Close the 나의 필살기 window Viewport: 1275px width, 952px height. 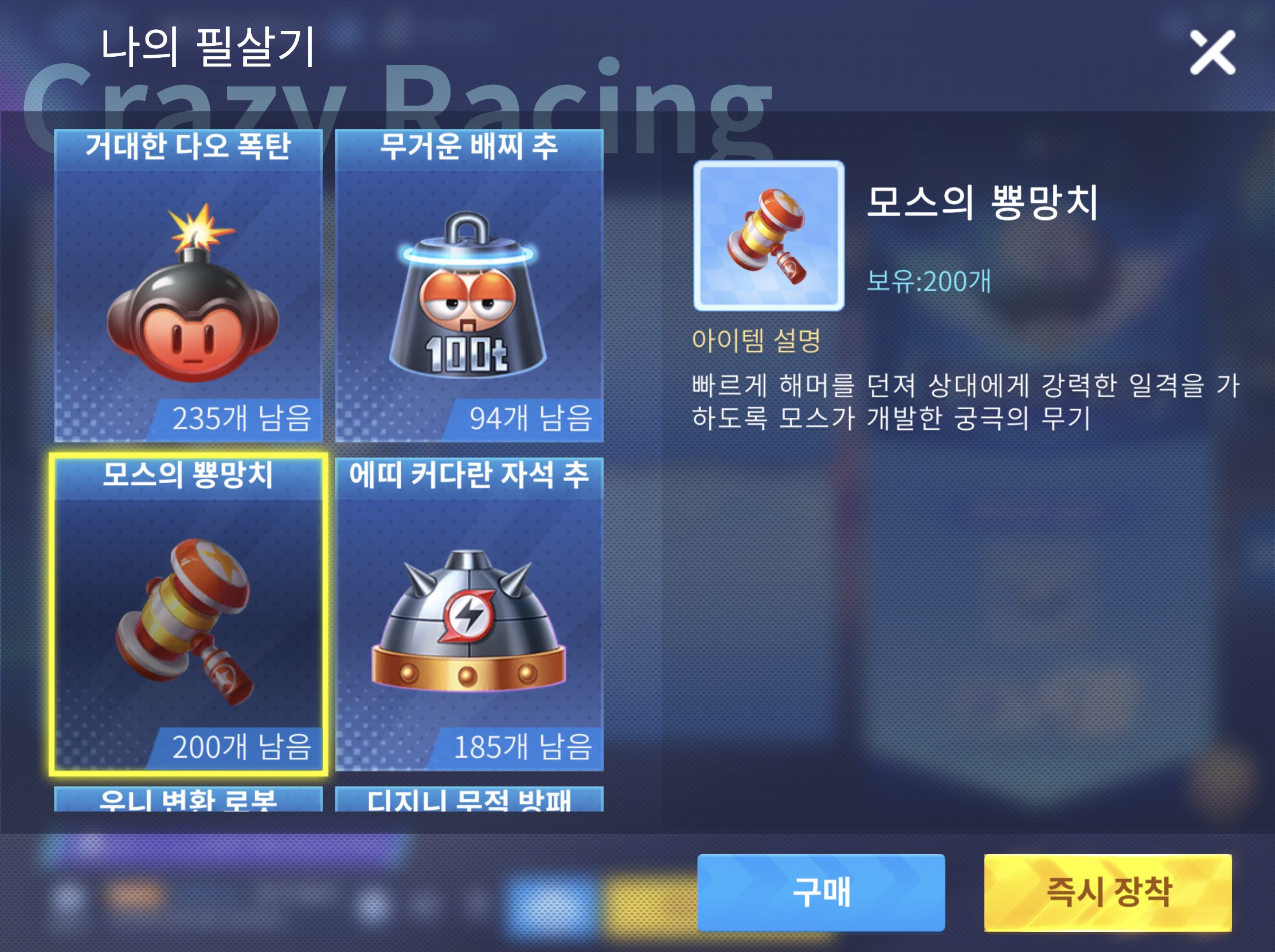tap(1212, 52)
